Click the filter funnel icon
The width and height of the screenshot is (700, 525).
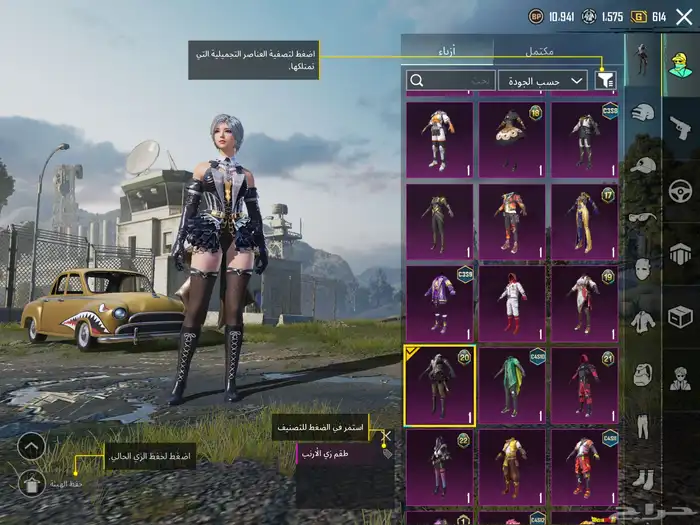click(605, 80)
